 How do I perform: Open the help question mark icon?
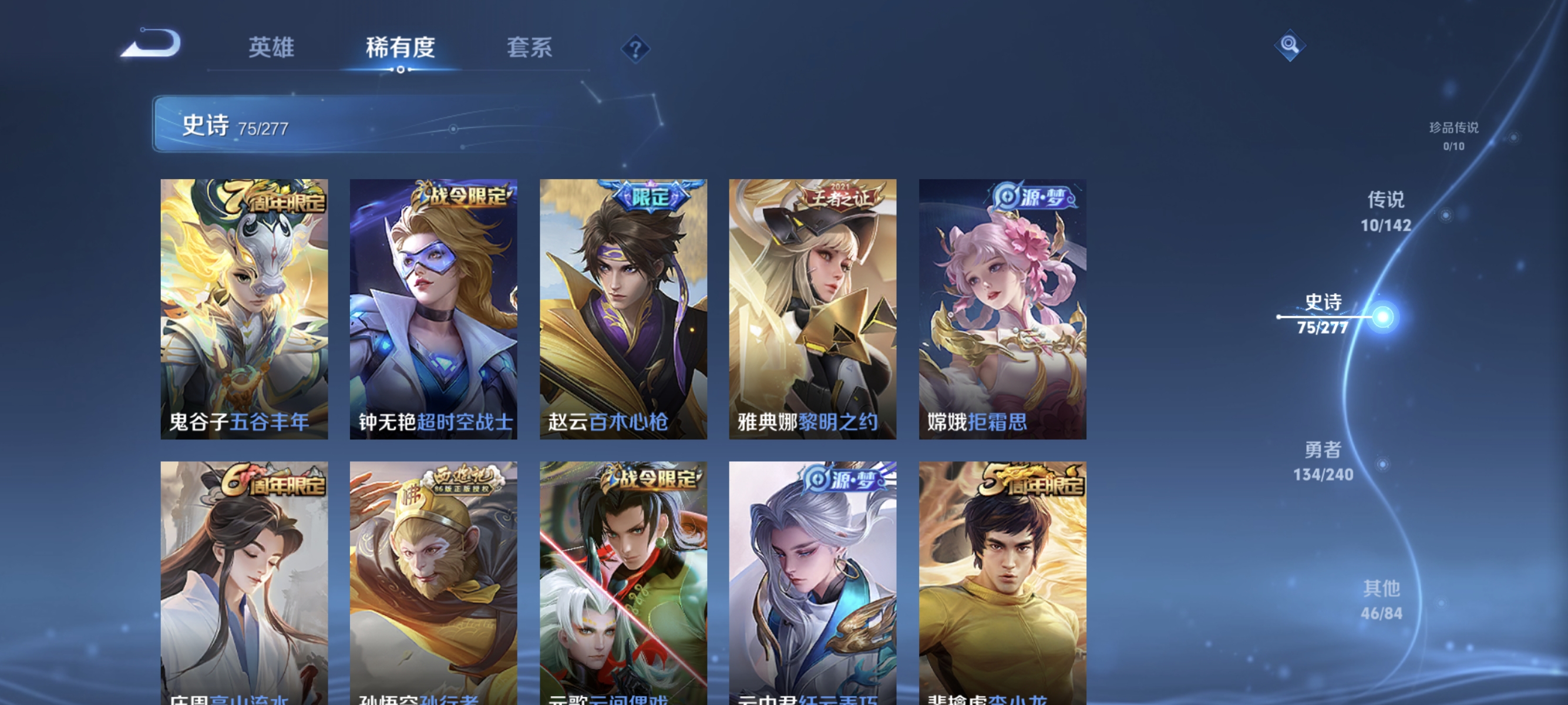635,48
